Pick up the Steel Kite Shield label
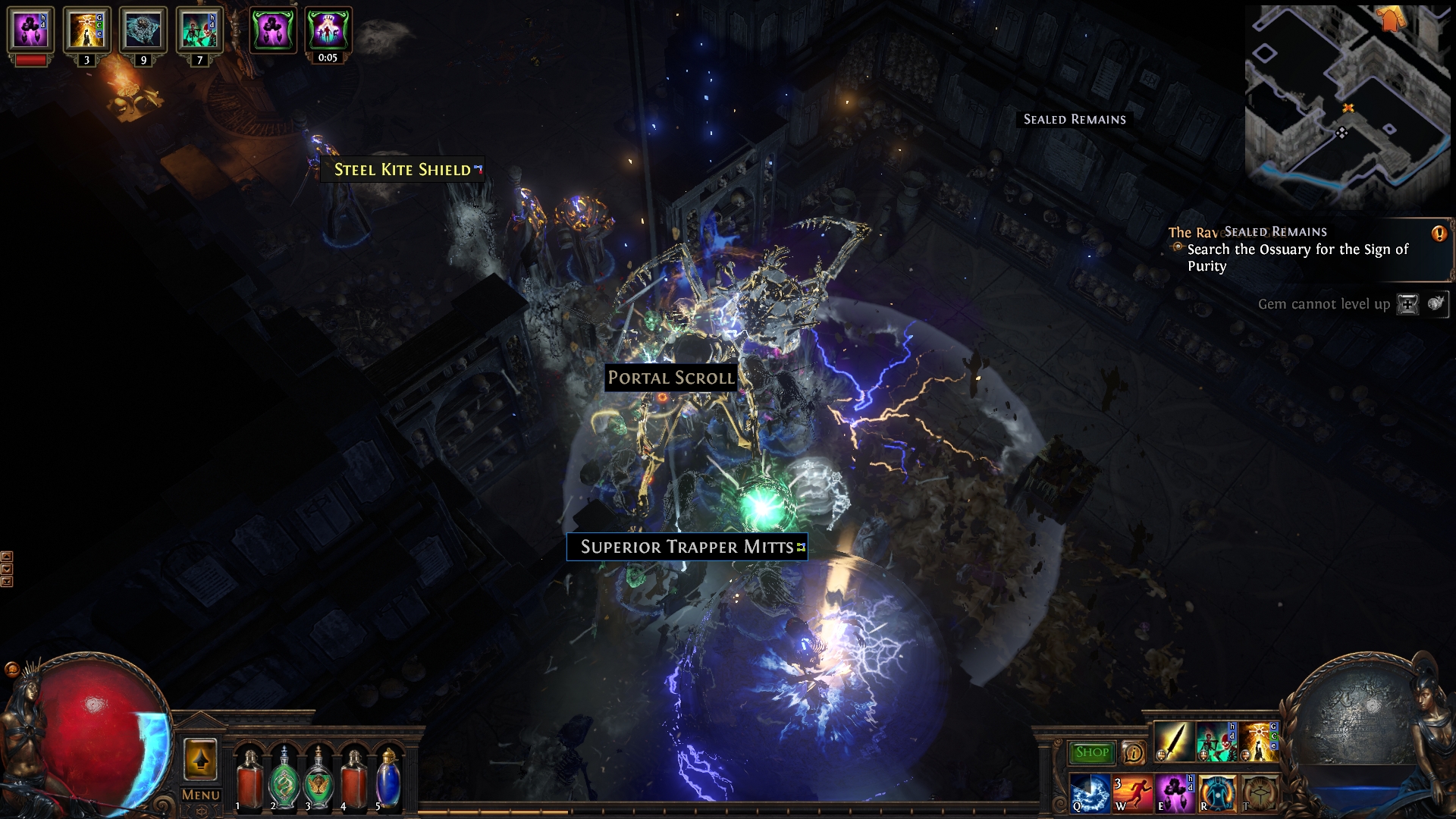This screenshot has height=819, width=1456. [x=403, y=170]
